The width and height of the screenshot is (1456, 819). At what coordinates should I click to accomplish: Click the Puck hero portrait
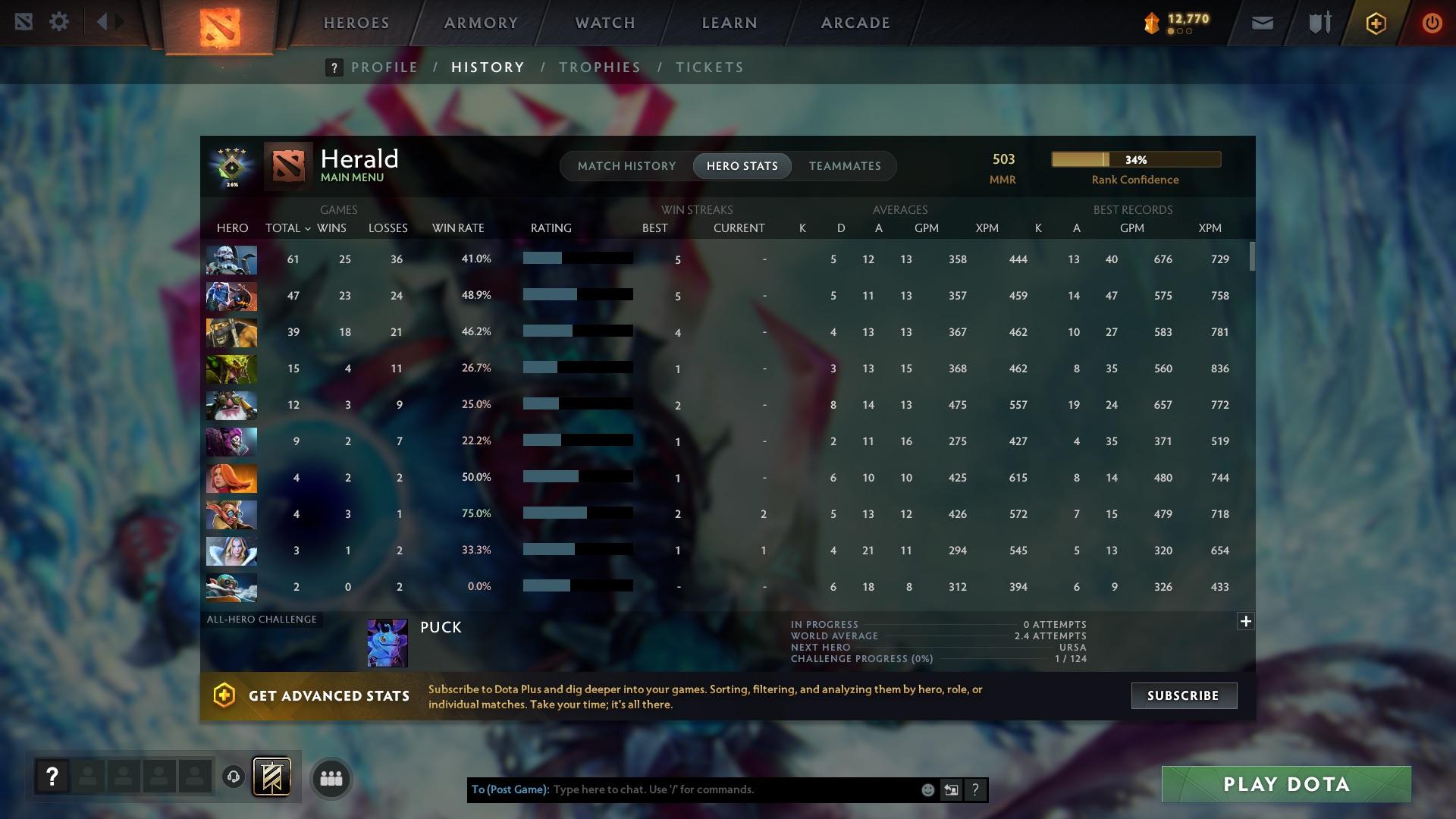click(x=387, y=642)
